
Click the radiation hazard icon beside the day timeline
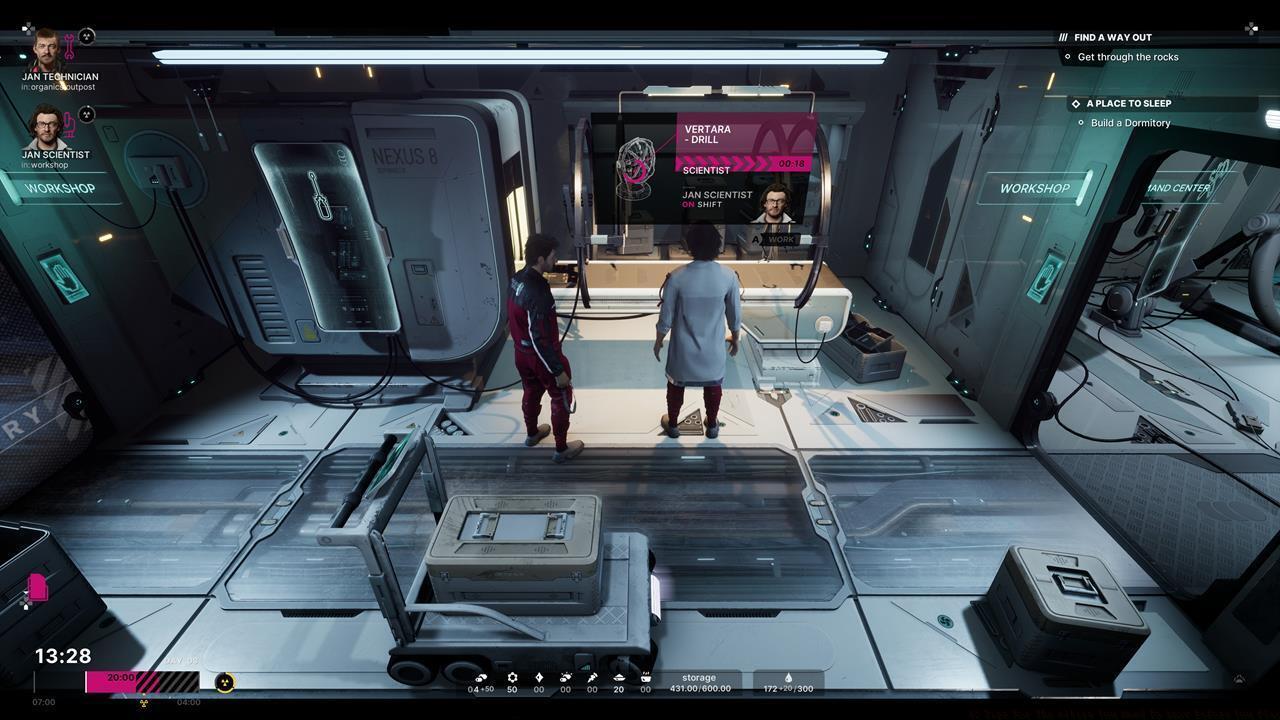225,682
